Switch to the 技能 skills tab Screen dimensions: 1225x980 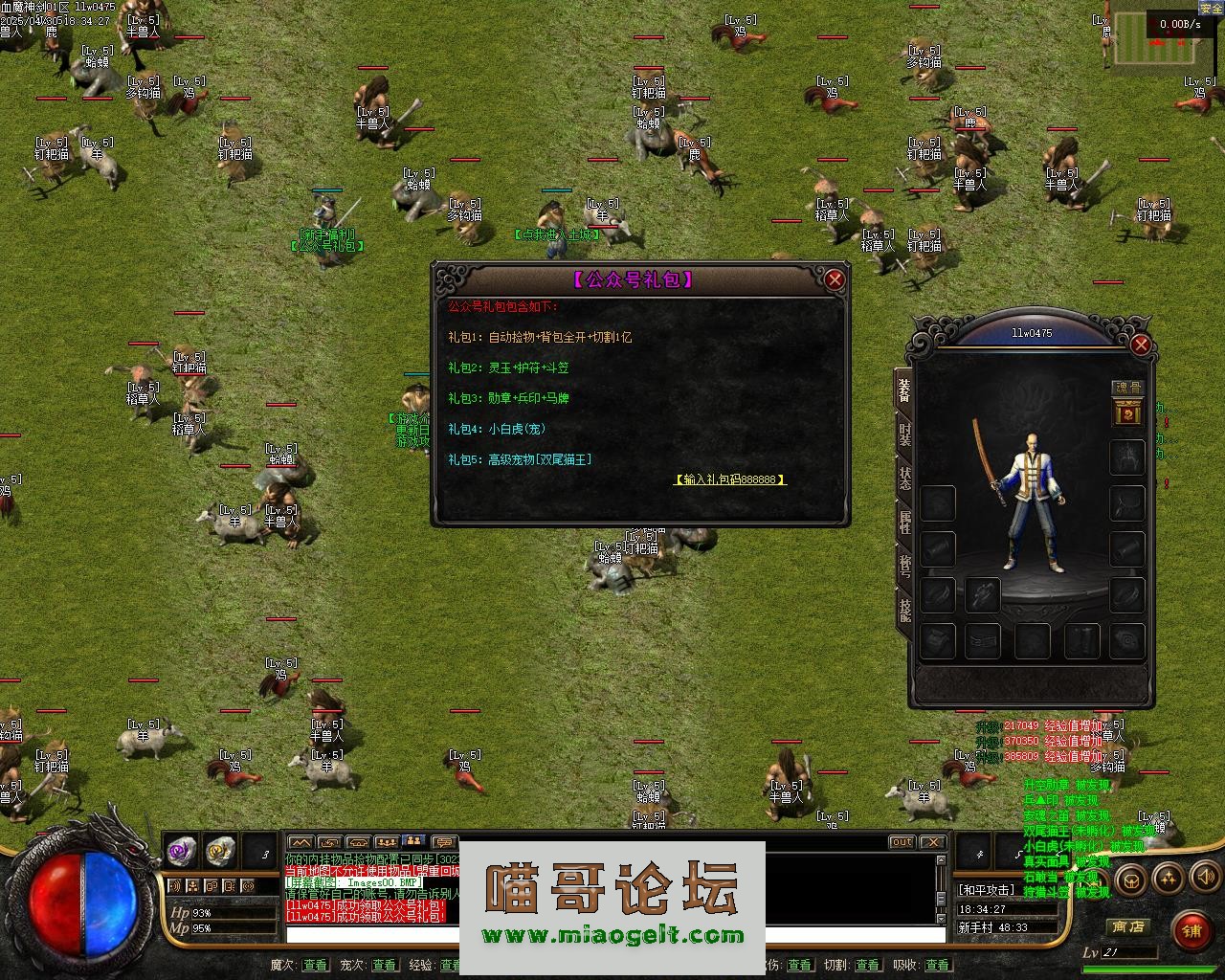(904, 609)
